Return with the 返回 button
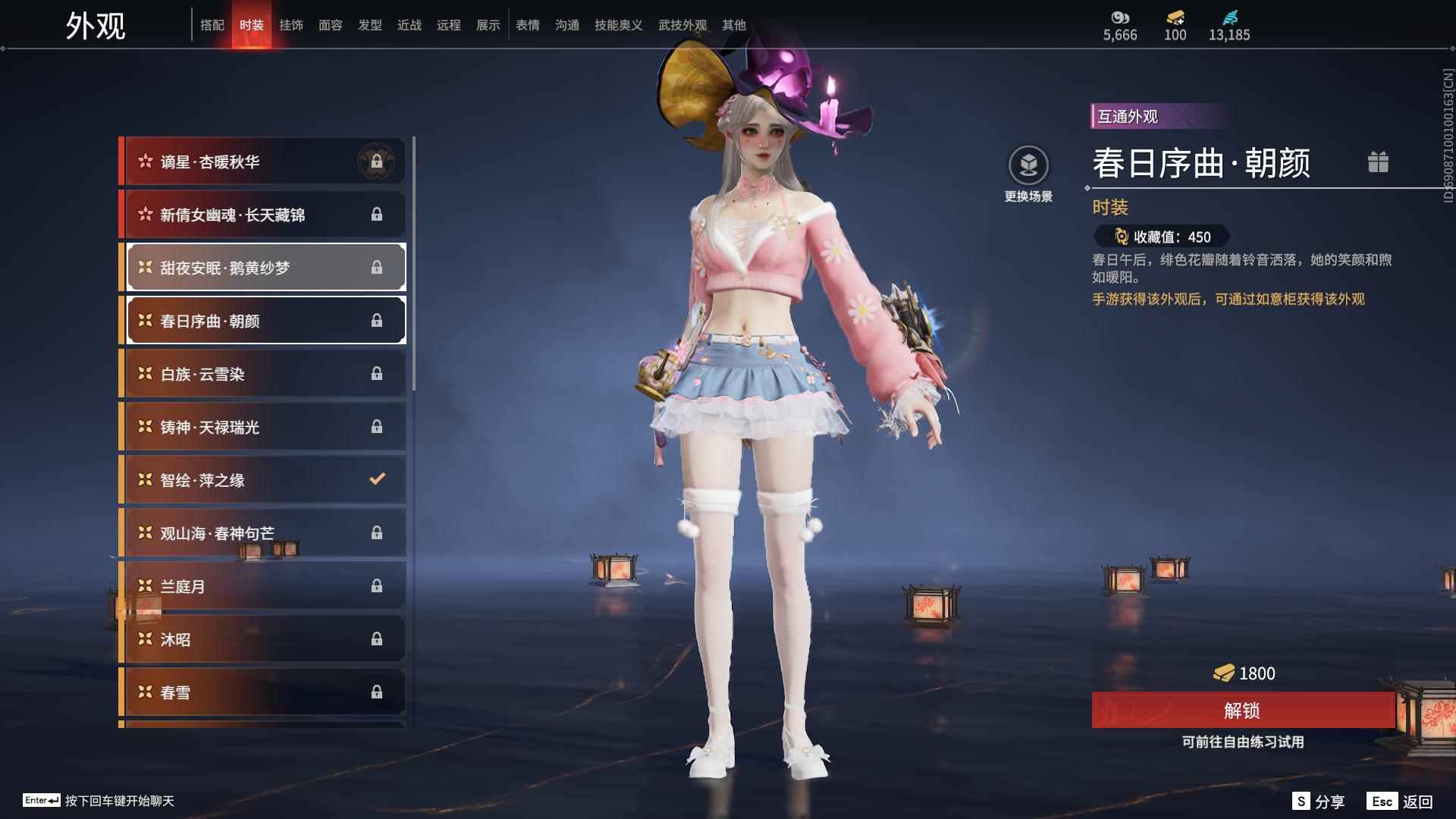Screen dimensions: 1456x819 click(x=1401, y=802)
